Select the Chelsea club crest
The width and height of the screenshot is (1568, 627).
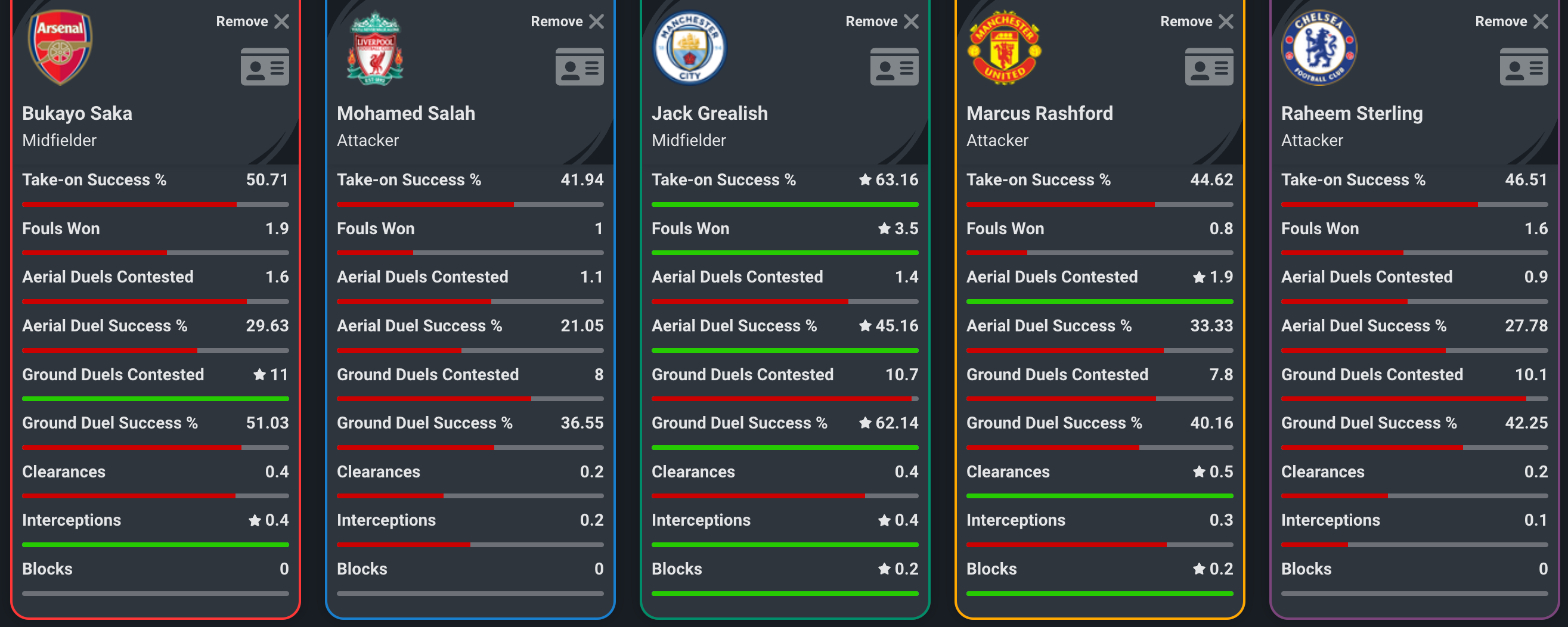(1319, 48)
